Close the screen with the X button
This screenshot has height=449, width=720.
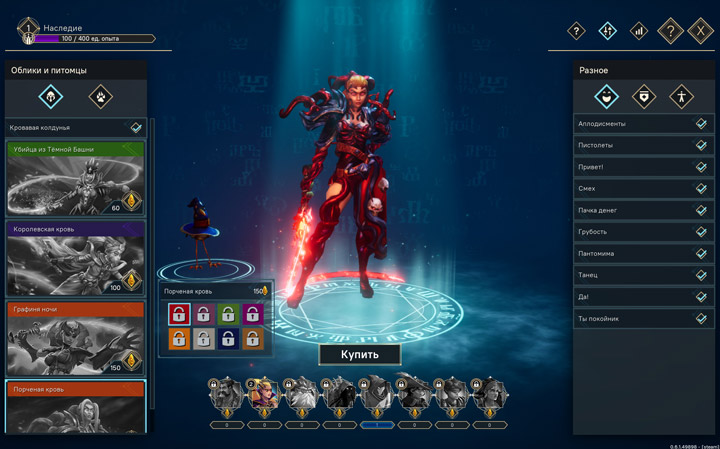pyautogui.click(x=702, y=31)
